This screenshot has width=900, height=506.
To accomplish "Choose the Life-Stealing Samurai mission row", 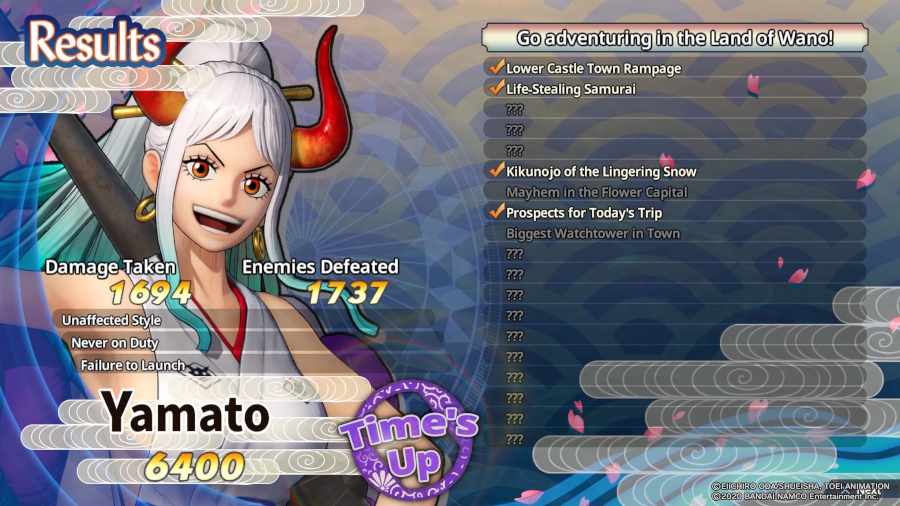I will coord(570,89).
